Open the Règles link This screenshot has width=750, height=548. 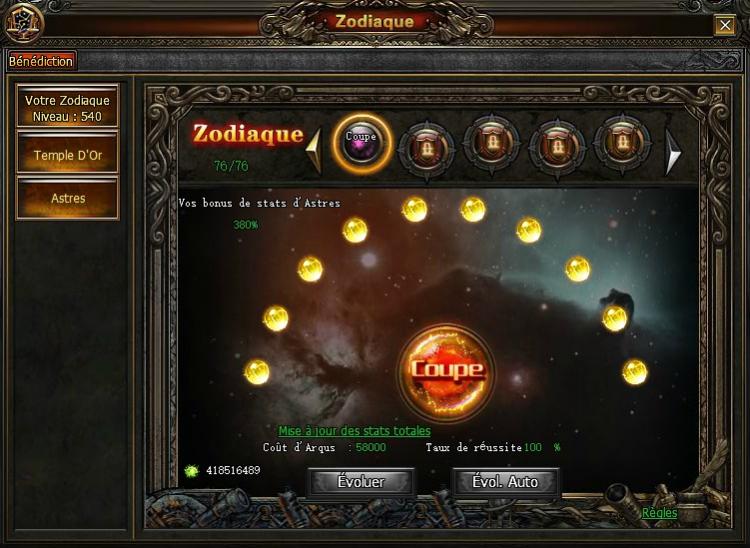pos(659,513)
